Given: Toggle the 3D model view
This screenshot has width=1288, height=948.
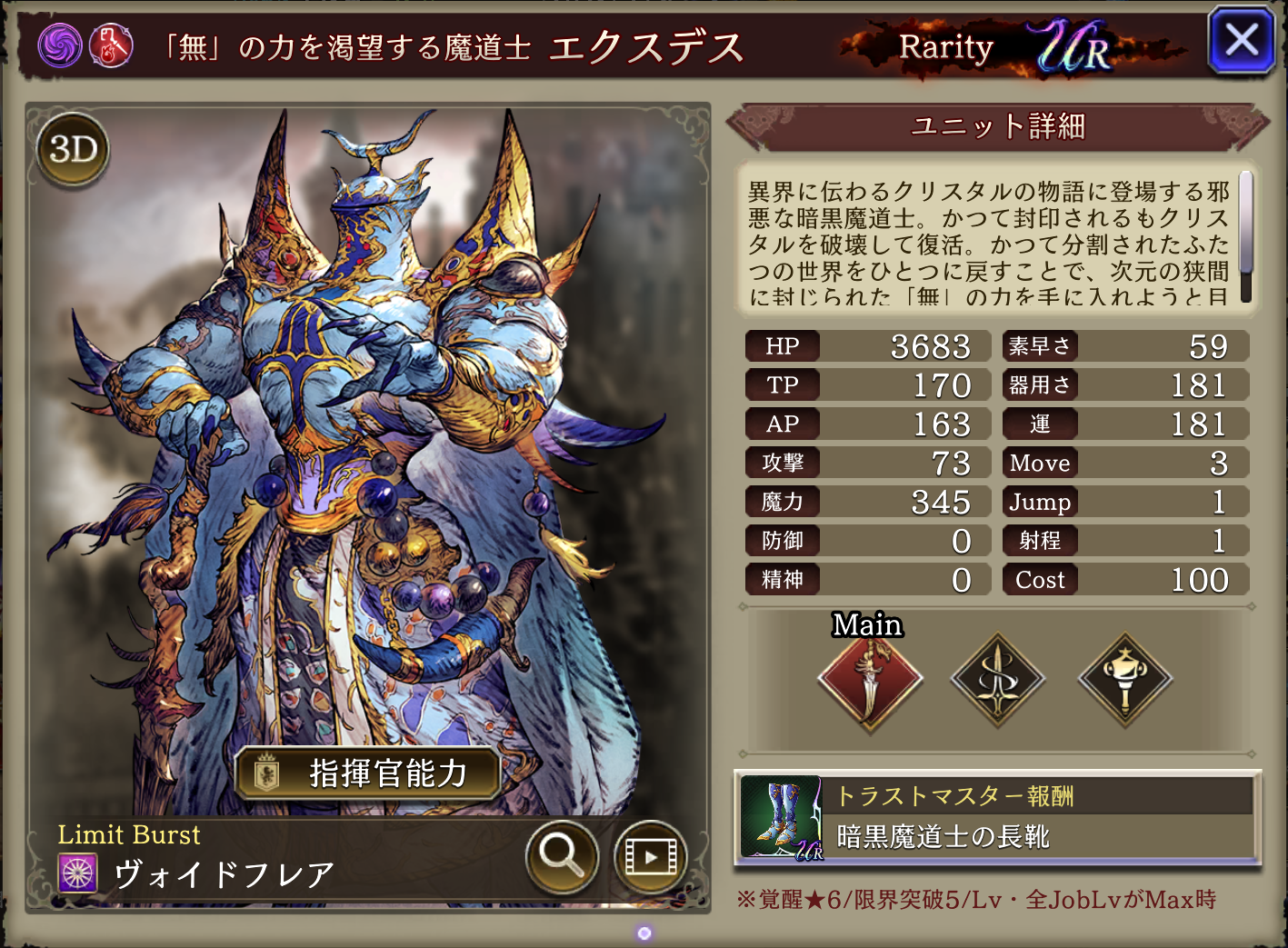Looking at the screenshot, I should [x=73, y=149].
